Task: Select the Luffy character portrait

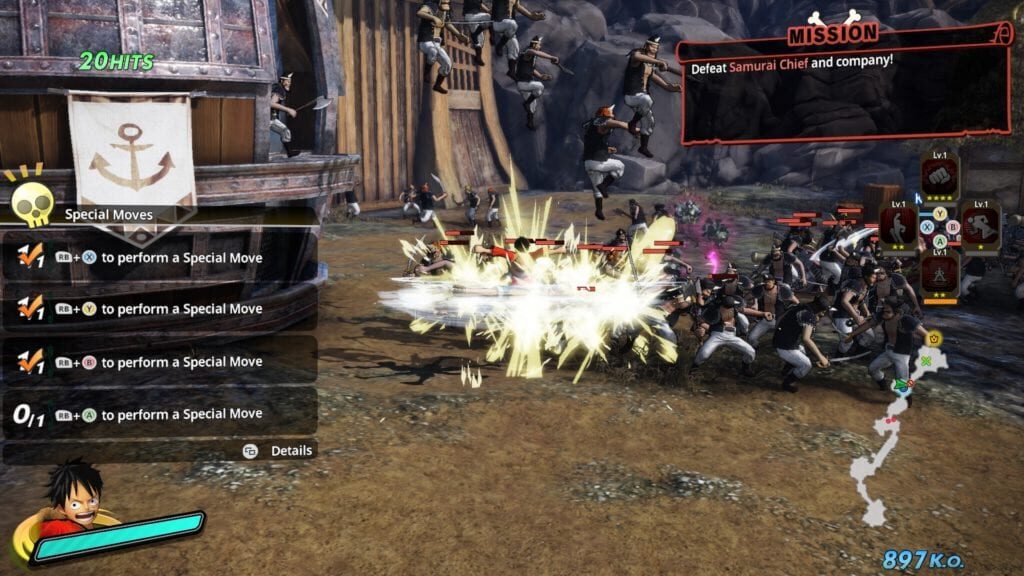Action: pyautogui.click(x=72, y=495)
